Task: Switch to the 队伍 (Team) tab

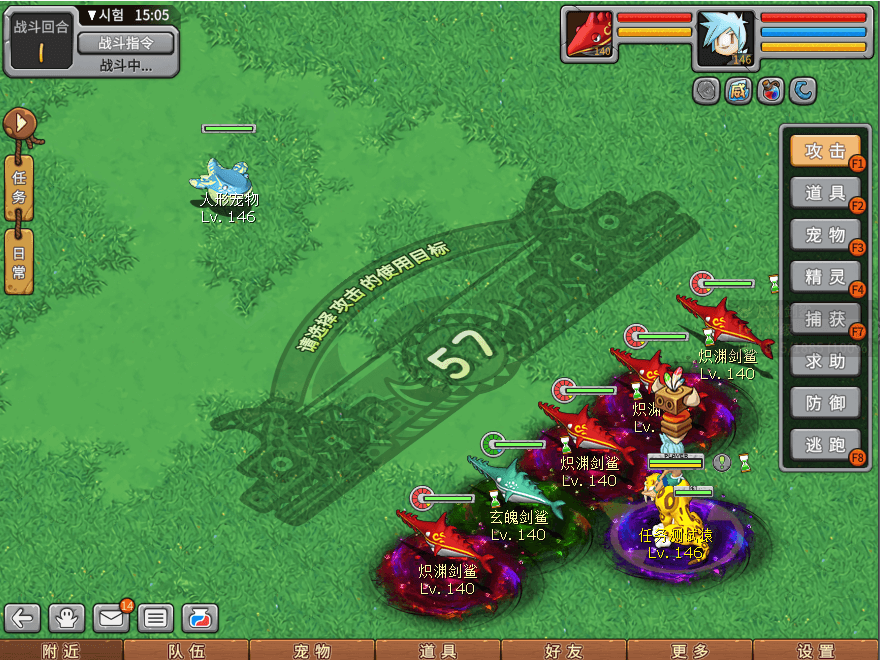Action: [186, 651]
